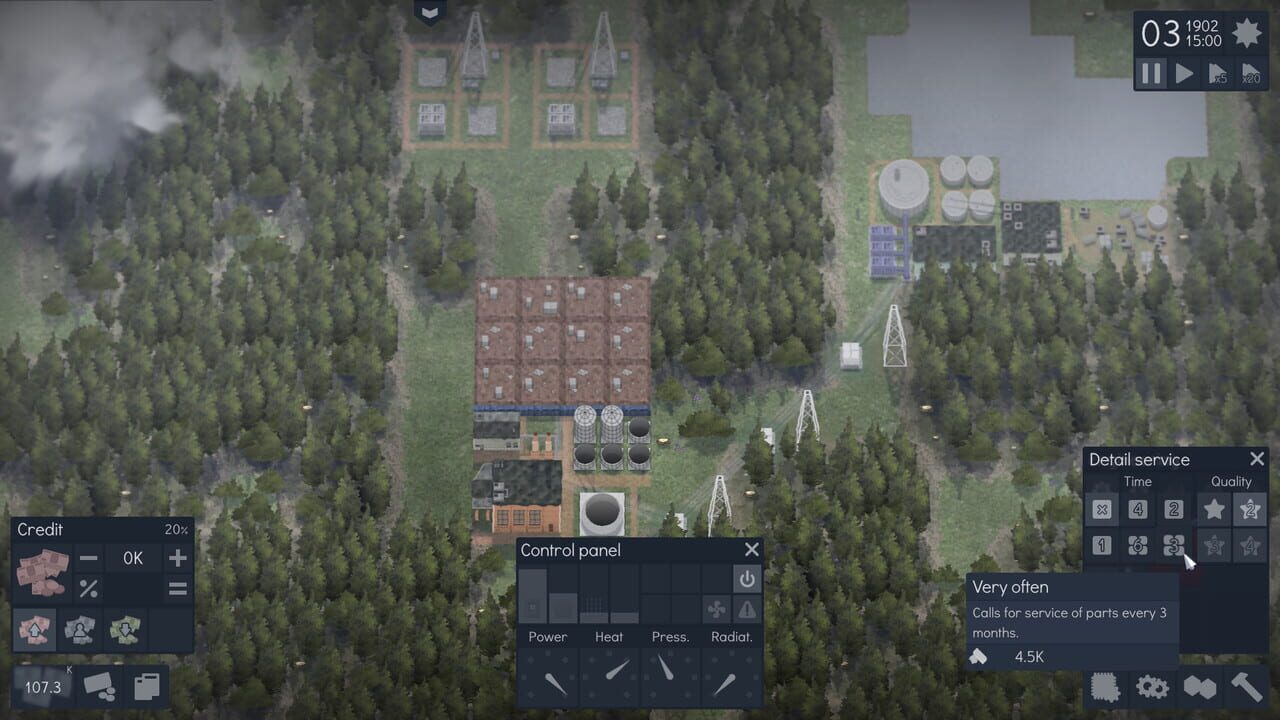Open the gears mechanisms panel
Screen dimensions: 1280x720
pos(1152,689)
